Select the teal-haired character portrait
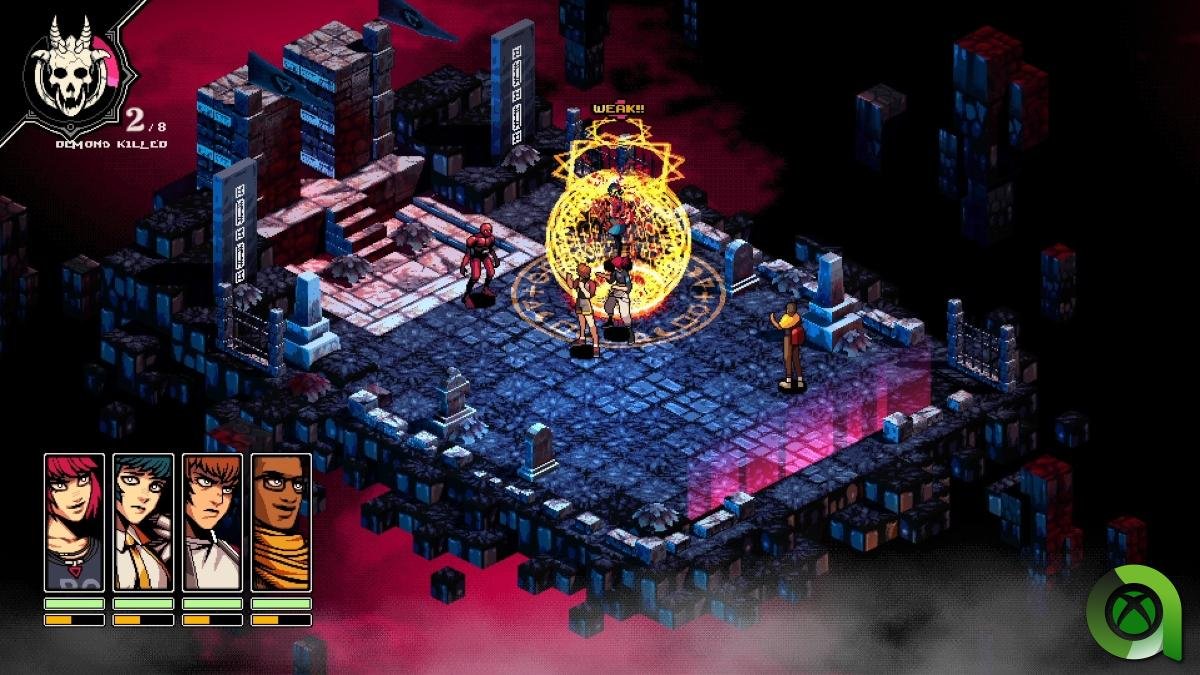Screen dimensions: 1200x675 coord(143,522)
